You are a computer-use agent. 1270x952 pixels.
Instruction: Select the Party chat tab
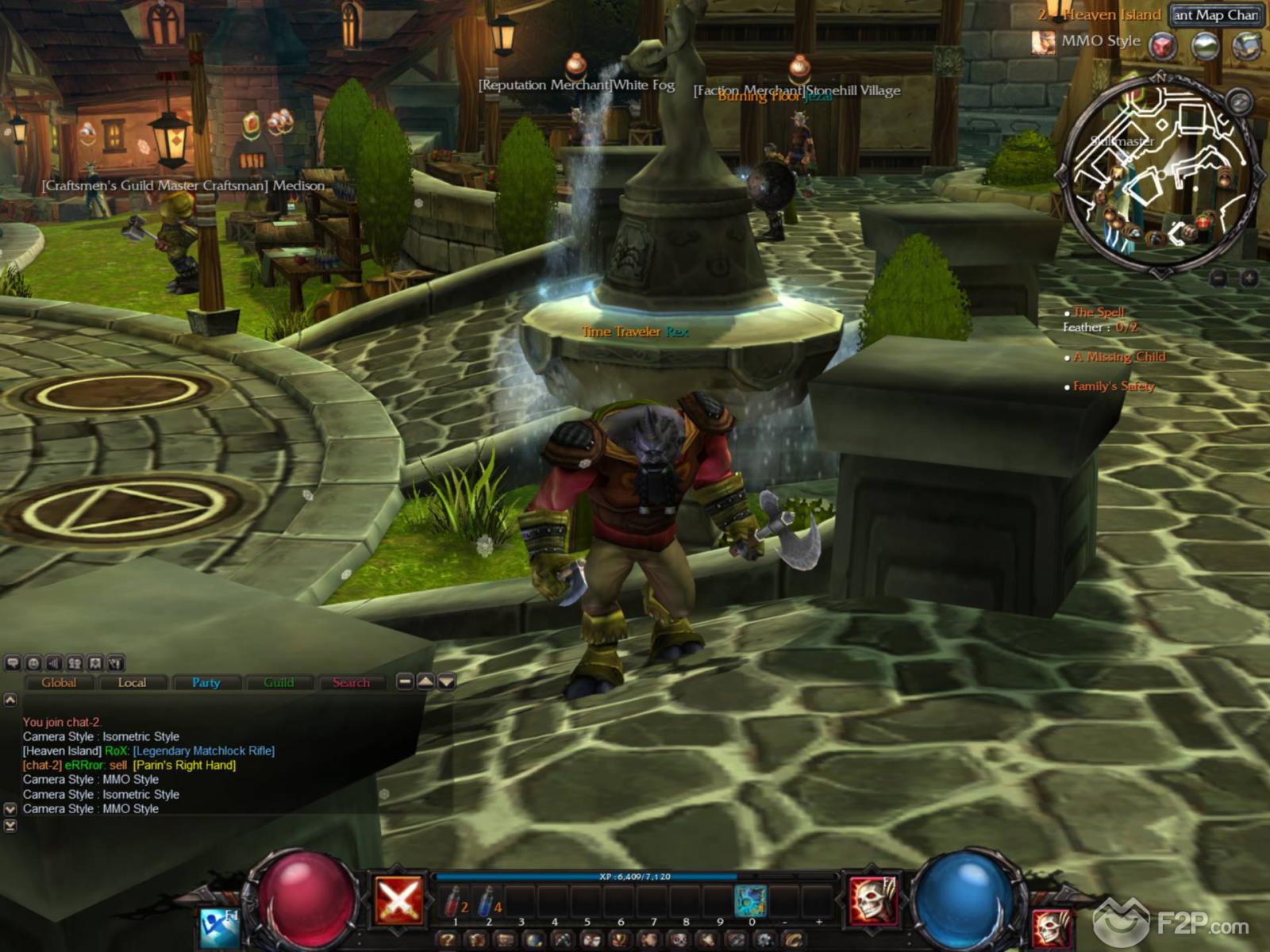click(x=206, y=682)
